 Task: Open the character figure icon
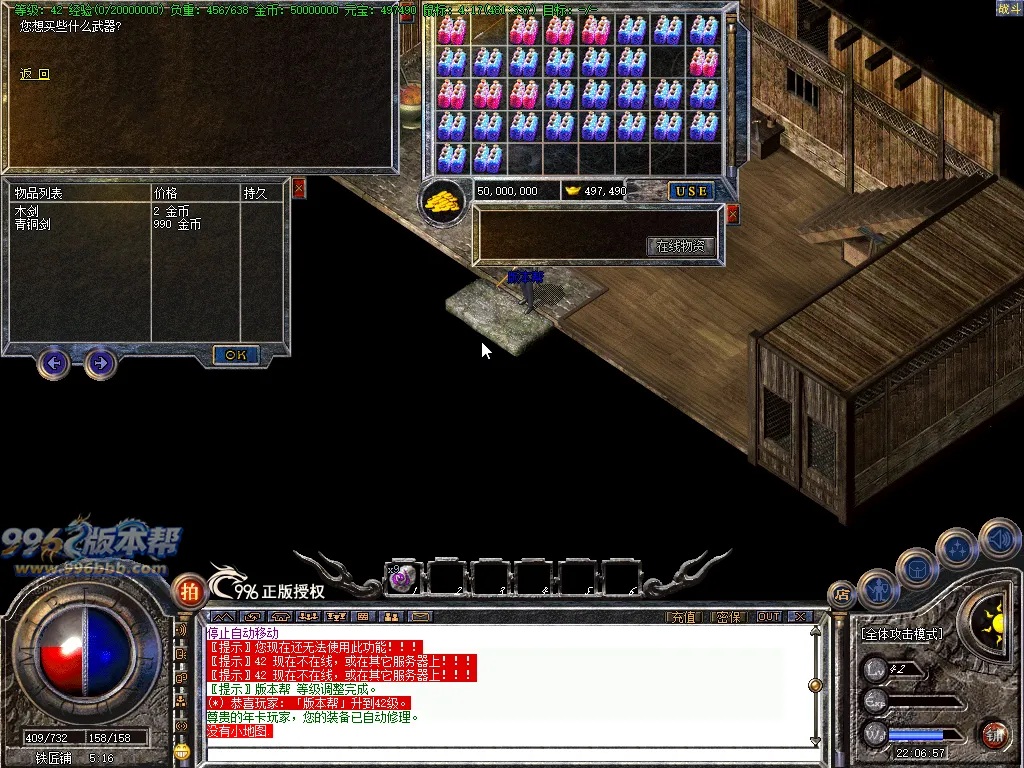pos(878,589)
